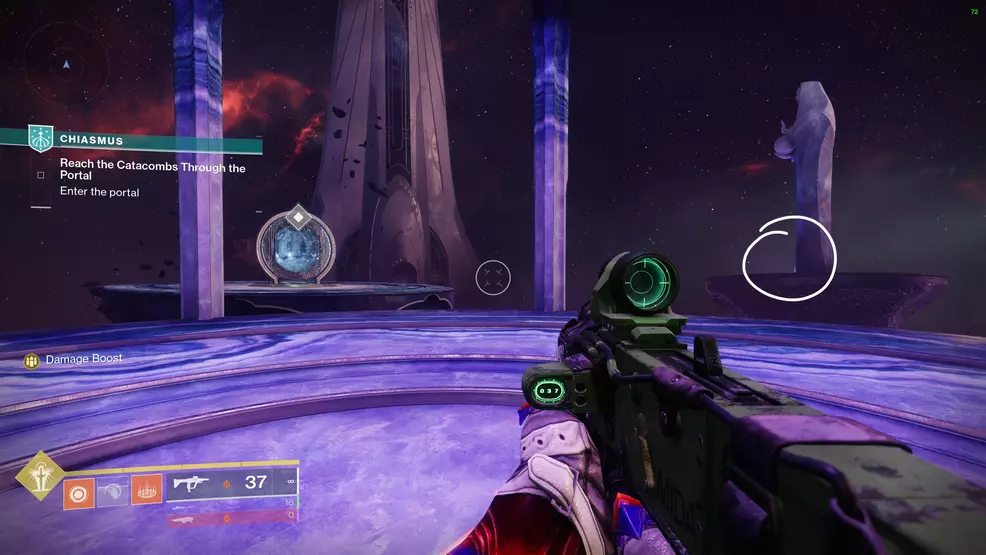Select the equipped auto rifle weapon slot
The width and height of the screenshot is (986, 555).
click(231, 483)
